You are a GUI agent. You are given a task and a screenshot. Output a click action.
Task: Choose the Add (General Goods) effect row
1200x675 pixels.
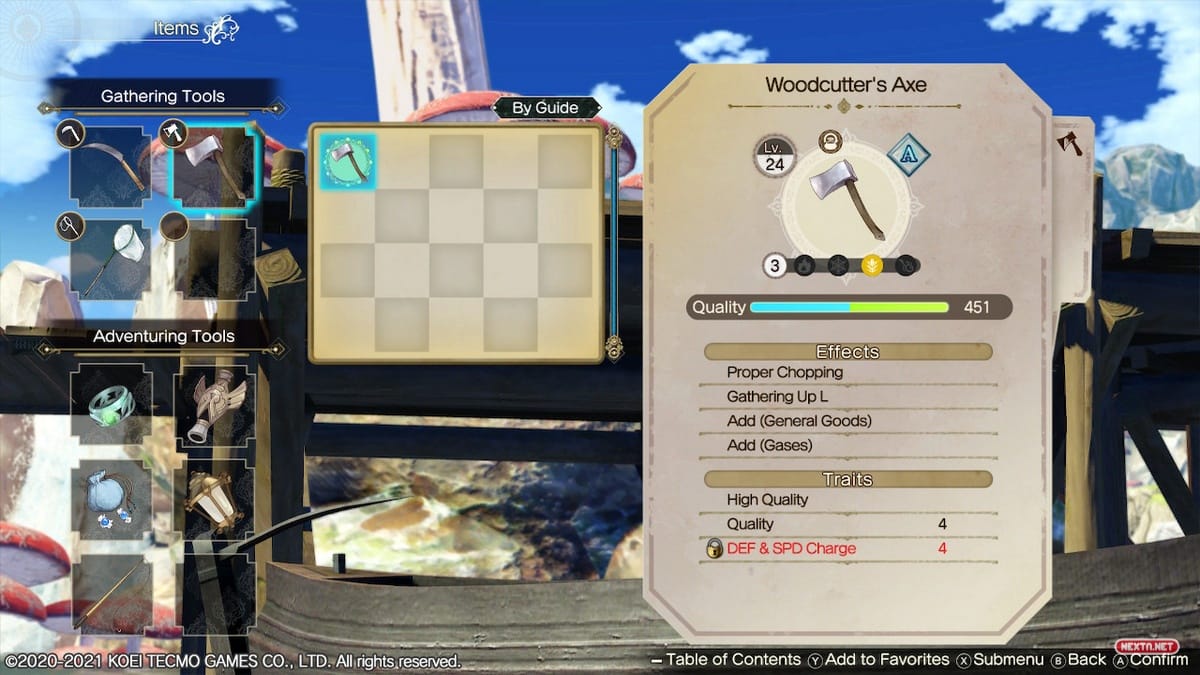tap(799, 421)
